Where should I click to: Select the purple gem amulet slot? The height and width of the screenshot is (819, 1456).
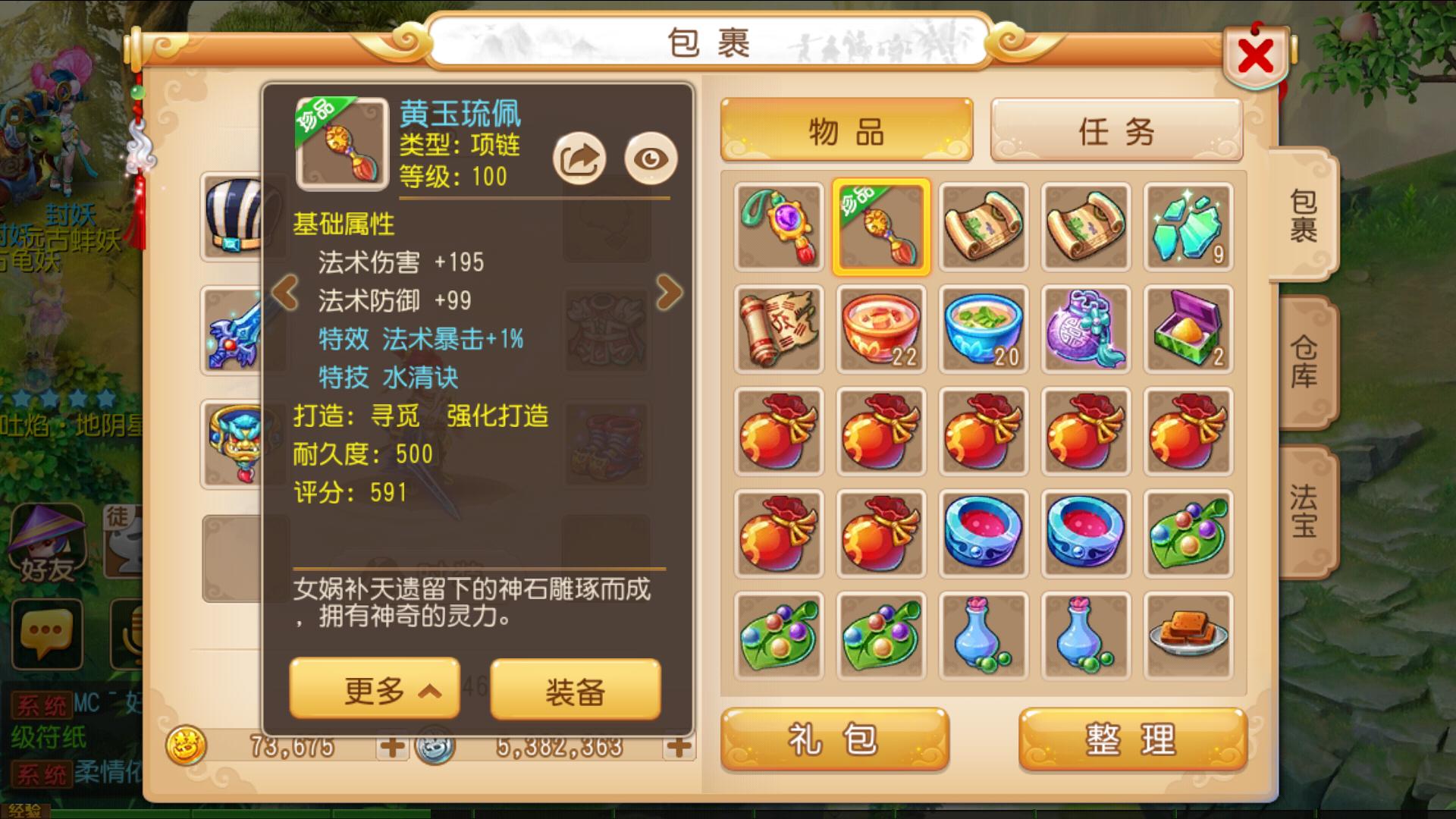(779, 227)
